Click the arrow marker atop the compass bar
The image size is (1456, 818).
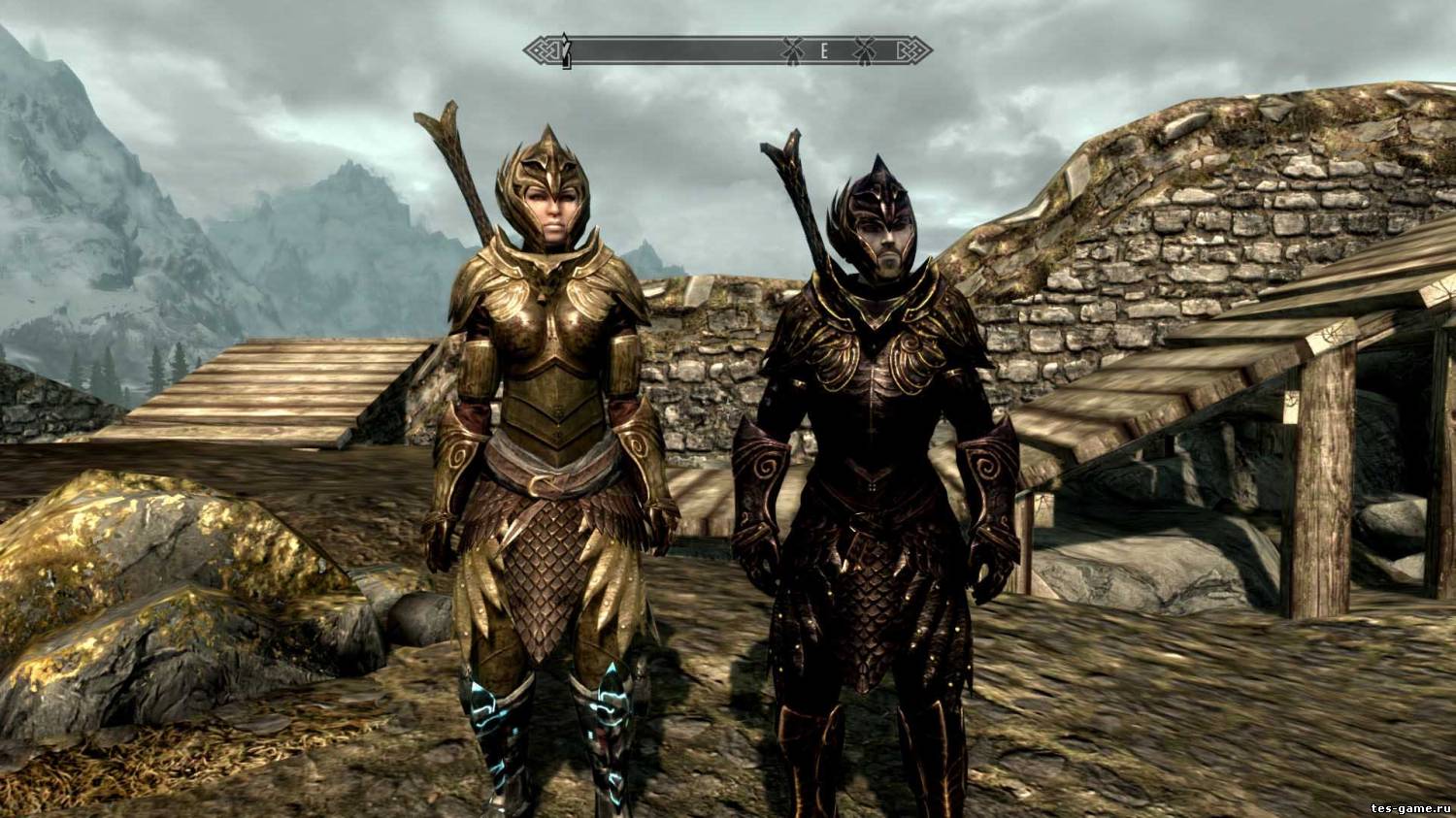coord(565,34)
